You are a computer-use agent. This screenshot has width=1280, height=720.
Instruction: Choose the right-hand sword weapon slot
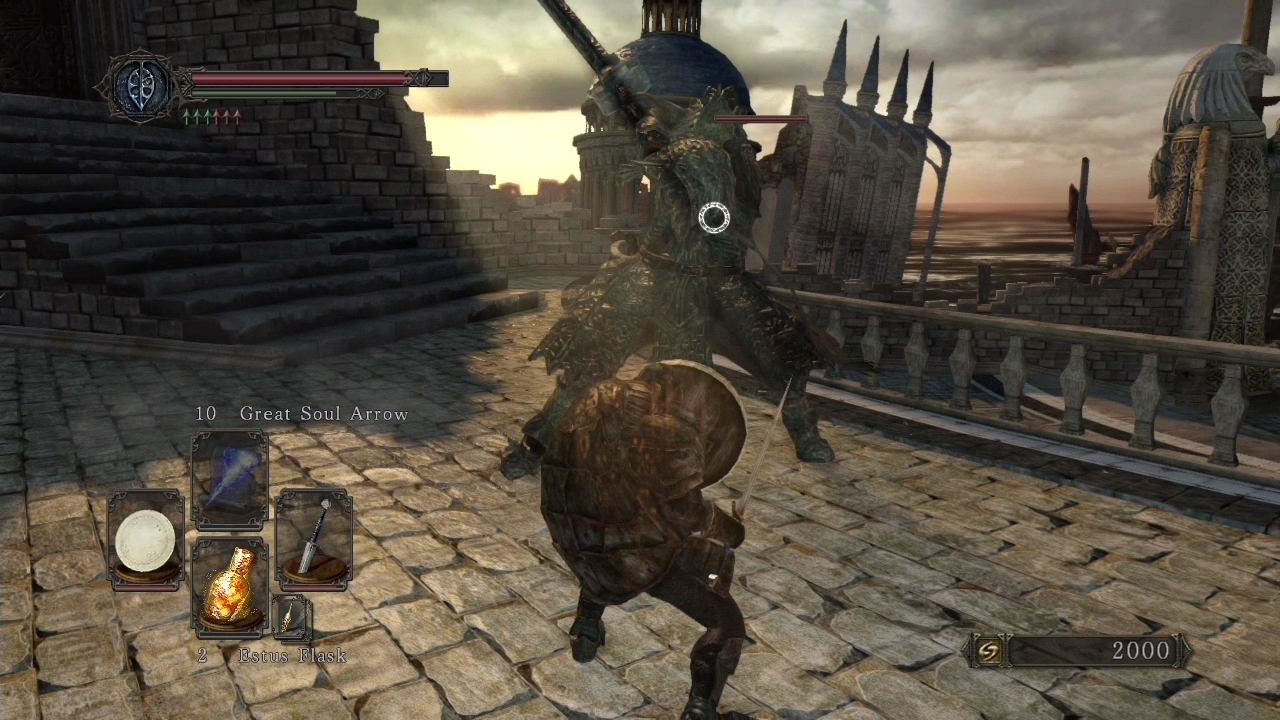tap(313, 538)
